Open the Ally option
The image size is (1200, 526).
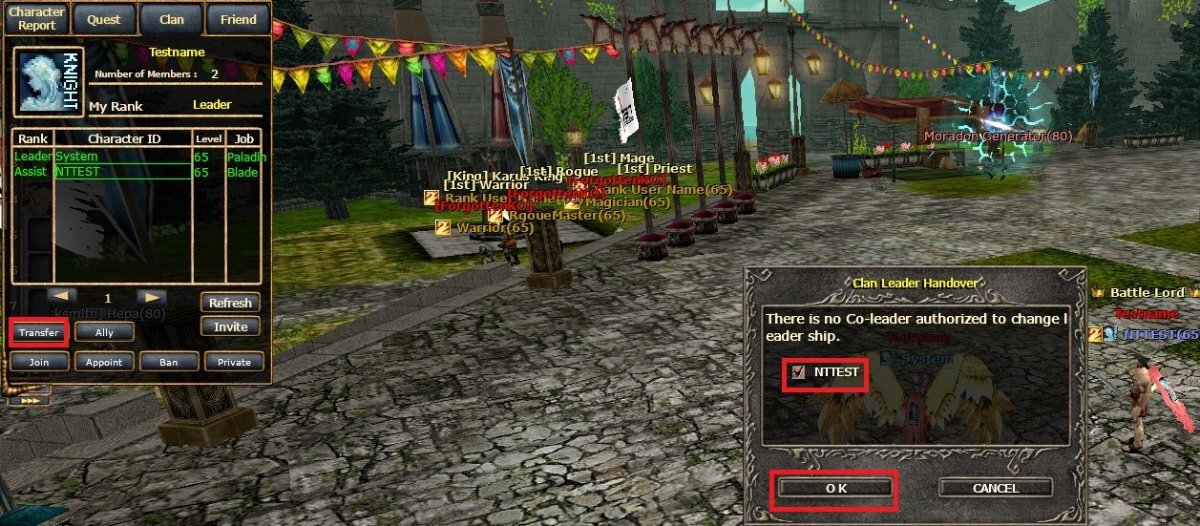coord(104,333)
